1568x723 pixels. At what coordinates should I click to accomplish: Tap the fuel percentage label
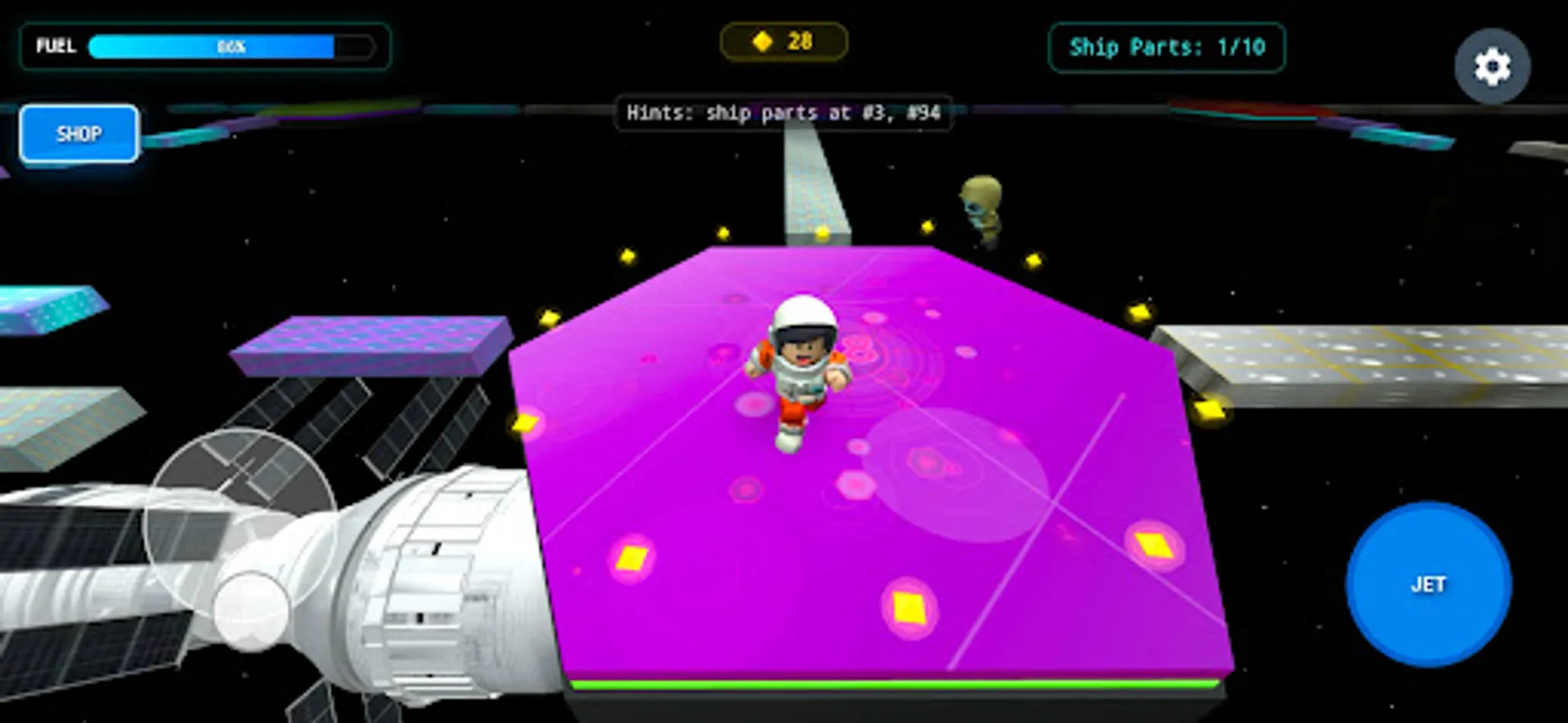pos(231,46)
